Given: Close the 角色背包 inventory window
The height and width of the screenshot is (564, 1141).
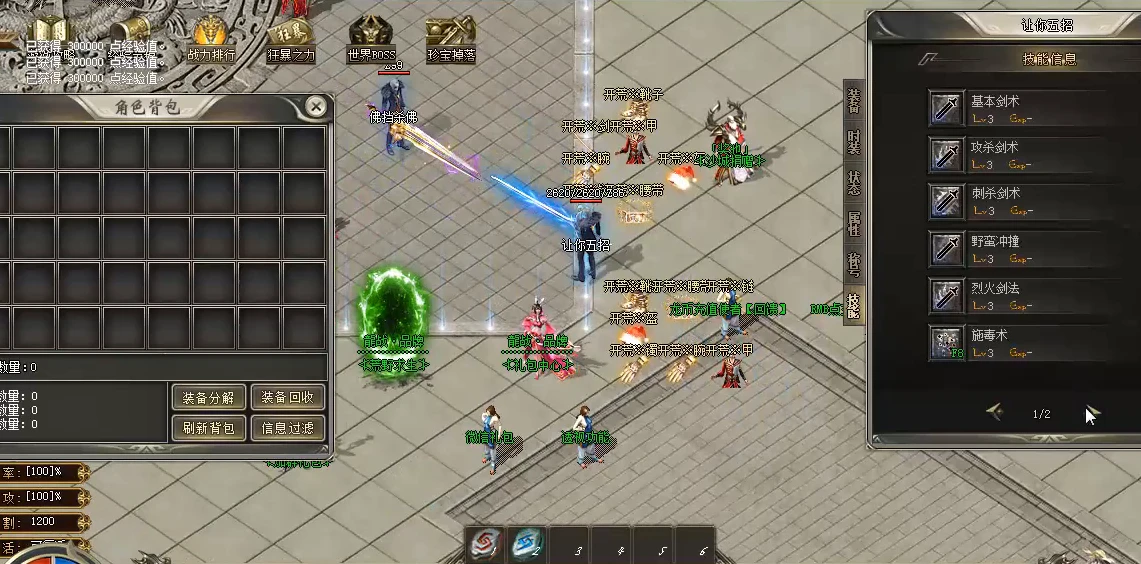Looking at the screenshot, I should click(x=315, y=106).
